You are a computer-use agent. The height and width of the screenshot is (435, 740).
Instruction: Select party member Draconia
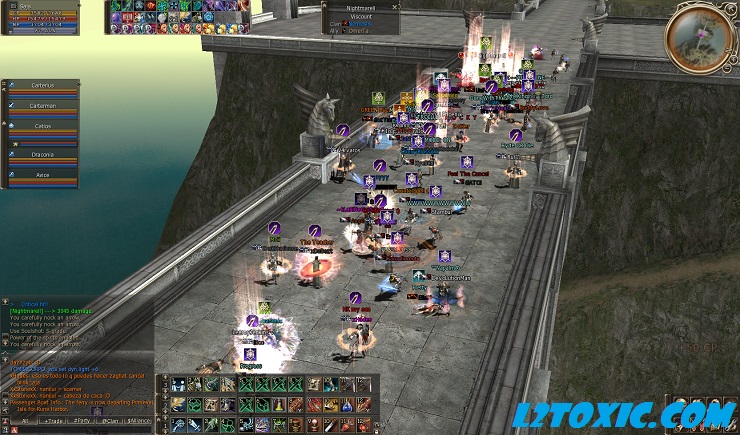point(42,154)
